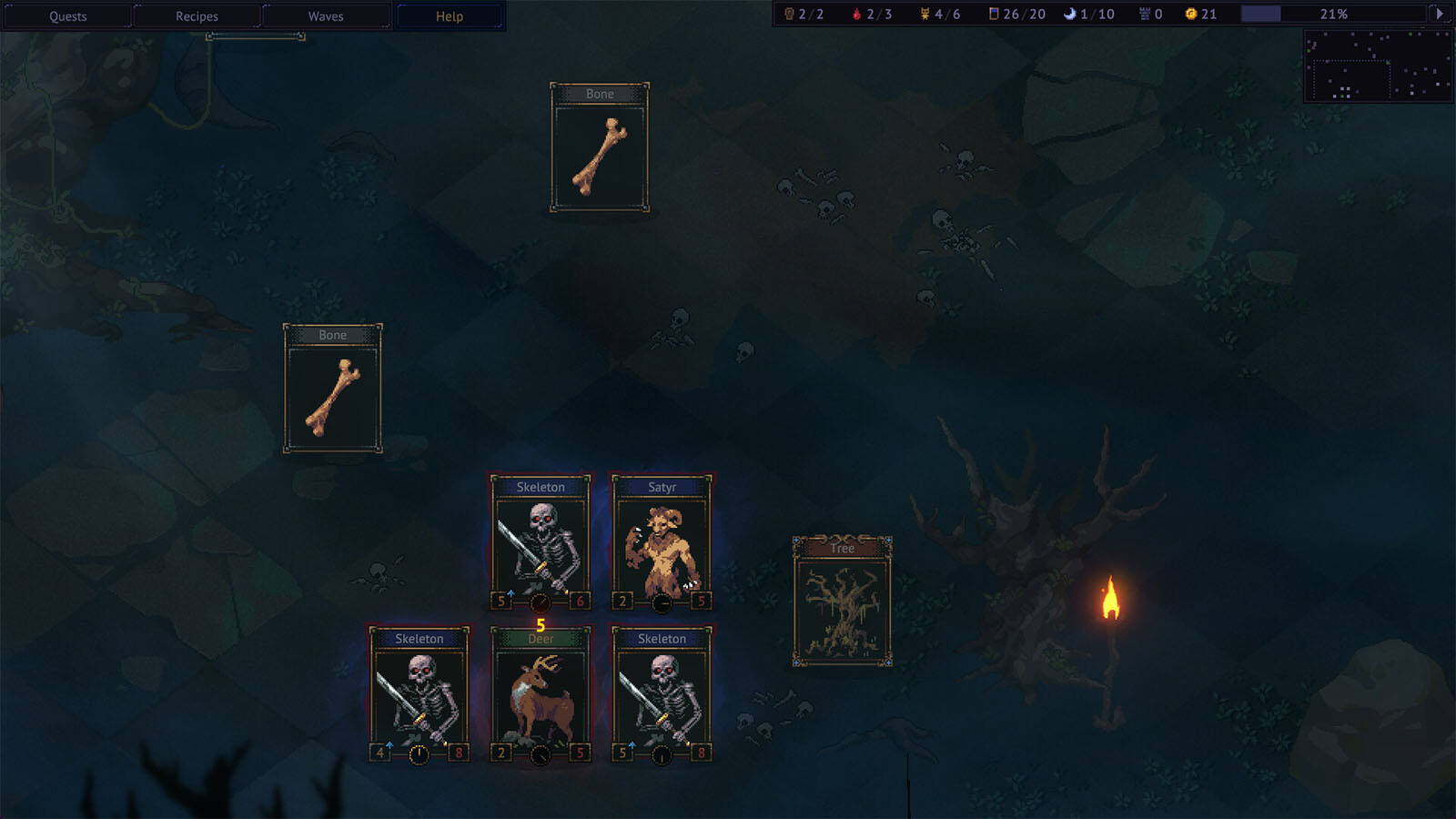Viewport: 1456px width, 819px height.
Task: Open the Quests tab
Action: (68, 16)
